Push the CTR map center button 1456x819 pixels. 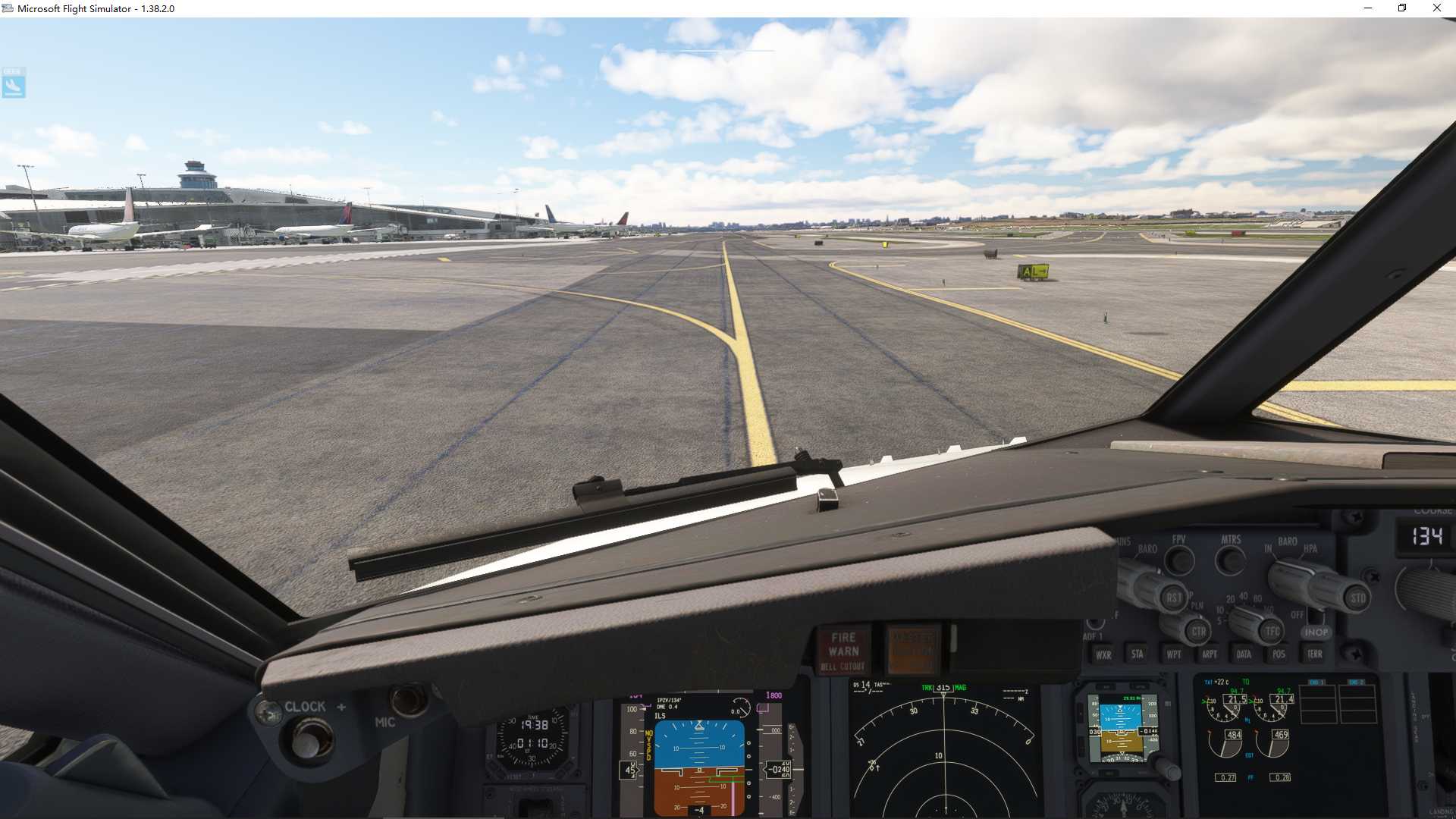1198,631
